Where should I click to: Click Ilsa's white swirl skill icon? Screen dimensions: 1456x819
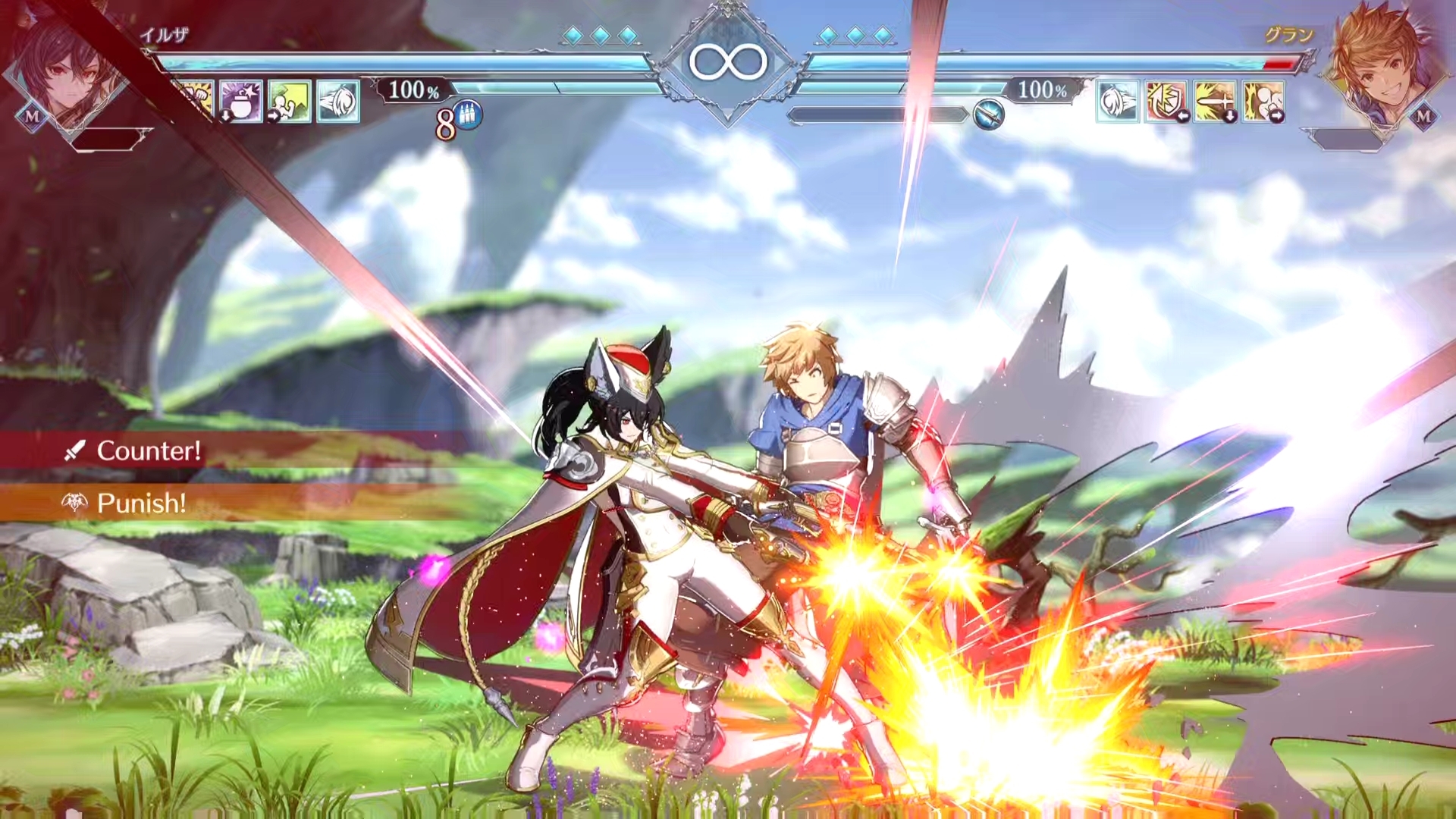[x=337, y=102]
